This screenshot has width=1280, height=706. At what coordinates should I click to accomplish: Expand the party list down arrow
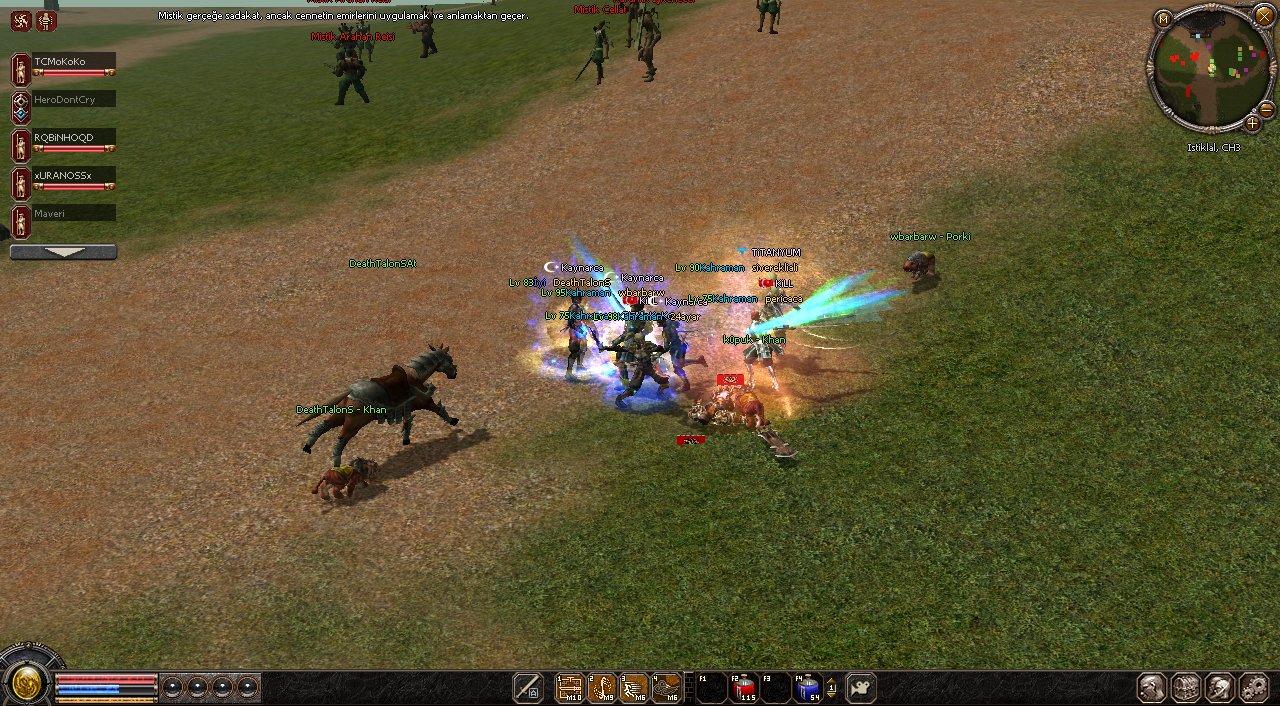[63, 252]
